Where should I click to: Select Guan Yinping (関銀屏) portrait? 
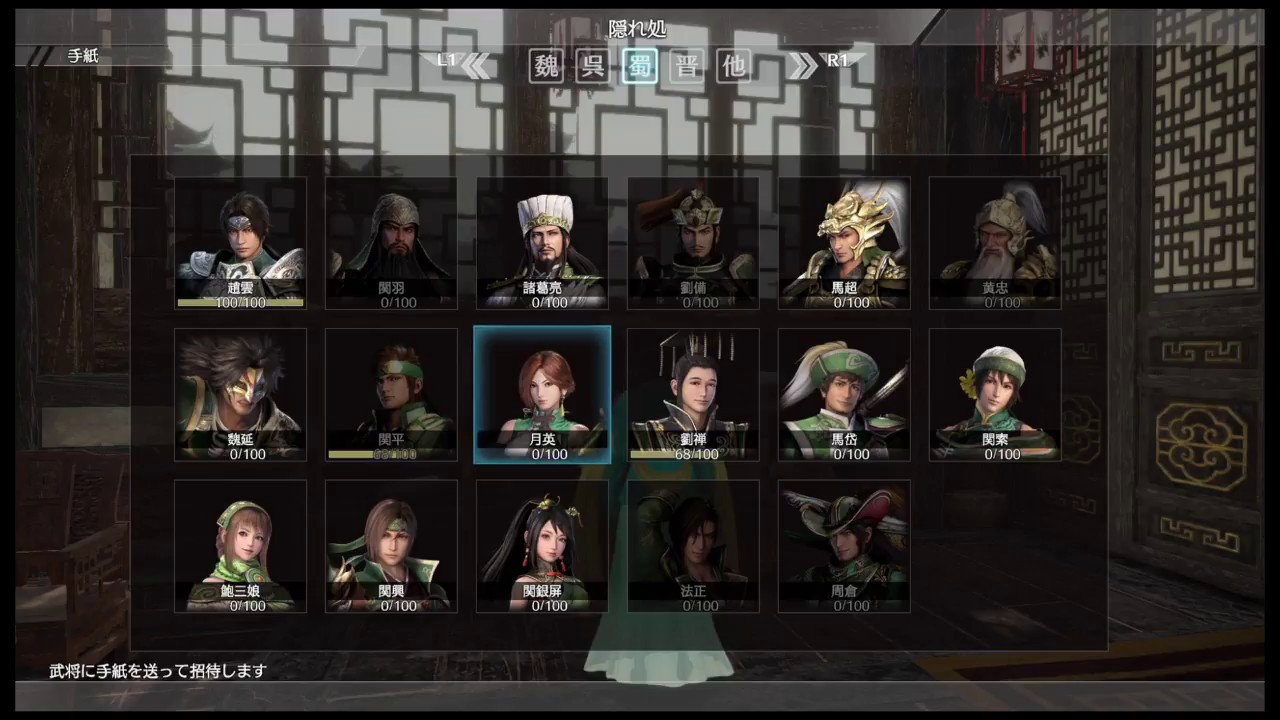pyautogui.click(x=542, y=545)
